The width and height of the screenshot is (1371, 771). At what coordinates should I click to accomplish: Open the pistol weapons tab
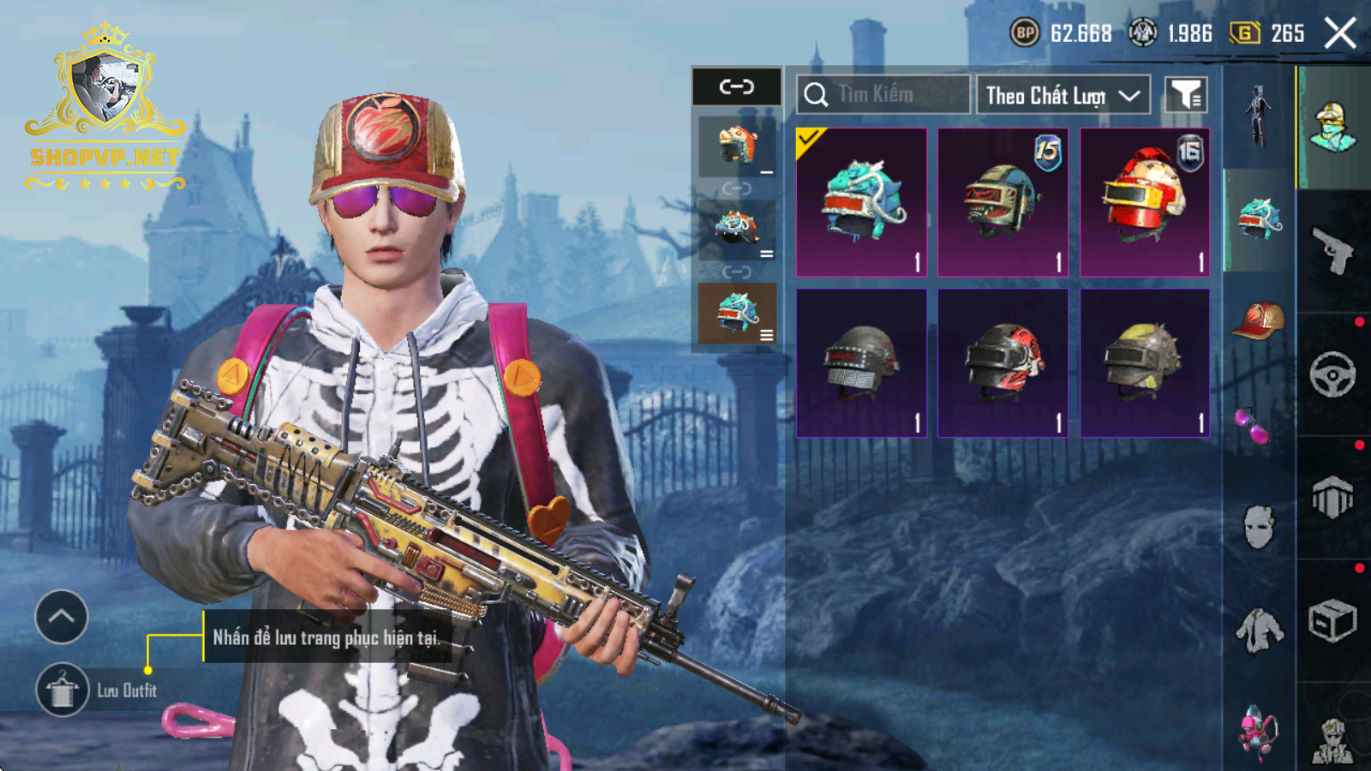[1333, 251]
